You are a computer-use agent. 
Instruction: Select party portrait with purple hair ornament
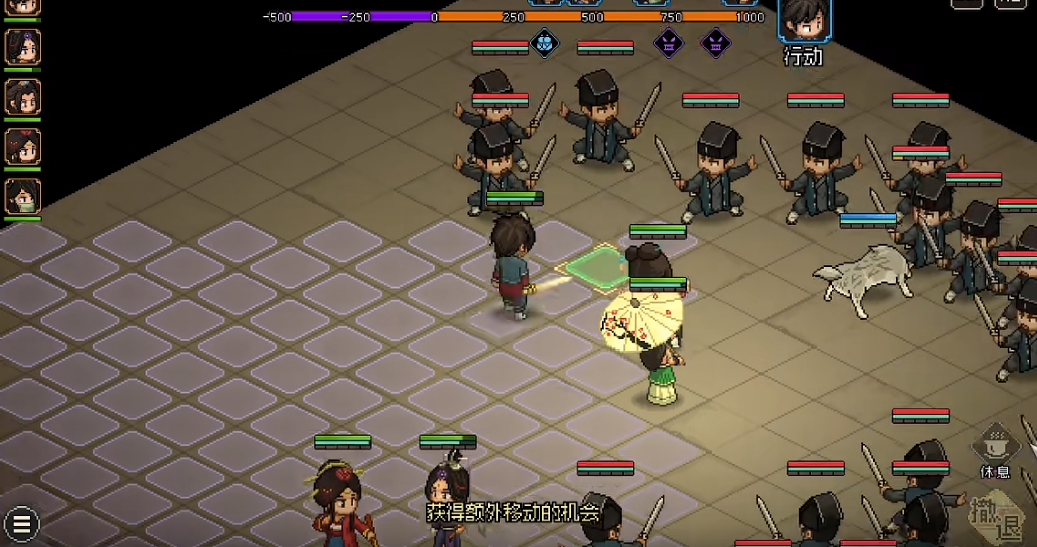click(x=22, y=47)
